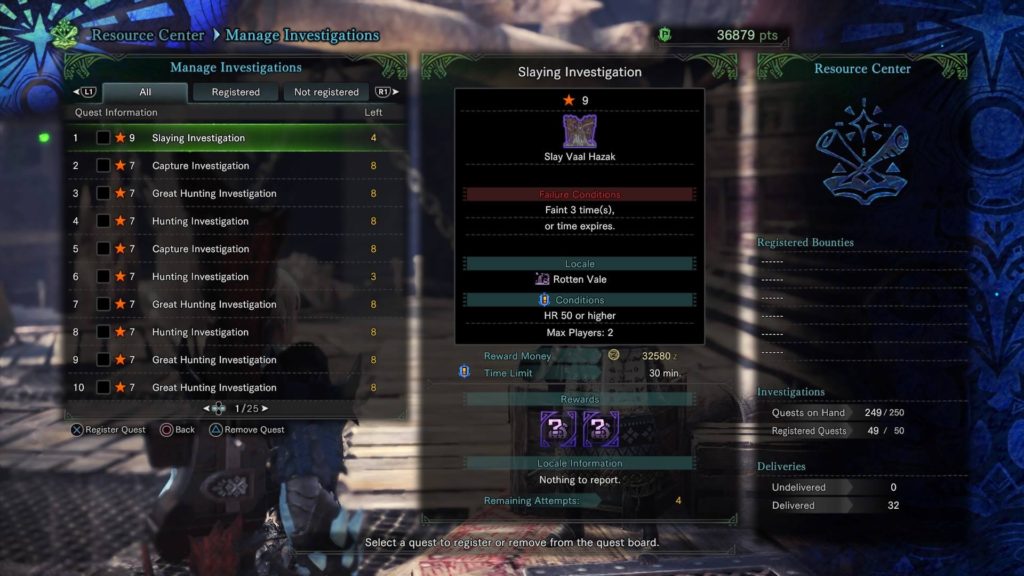Go to the next page of investigations
This screenshot has height=576, width=1024.
pos(265,408)
